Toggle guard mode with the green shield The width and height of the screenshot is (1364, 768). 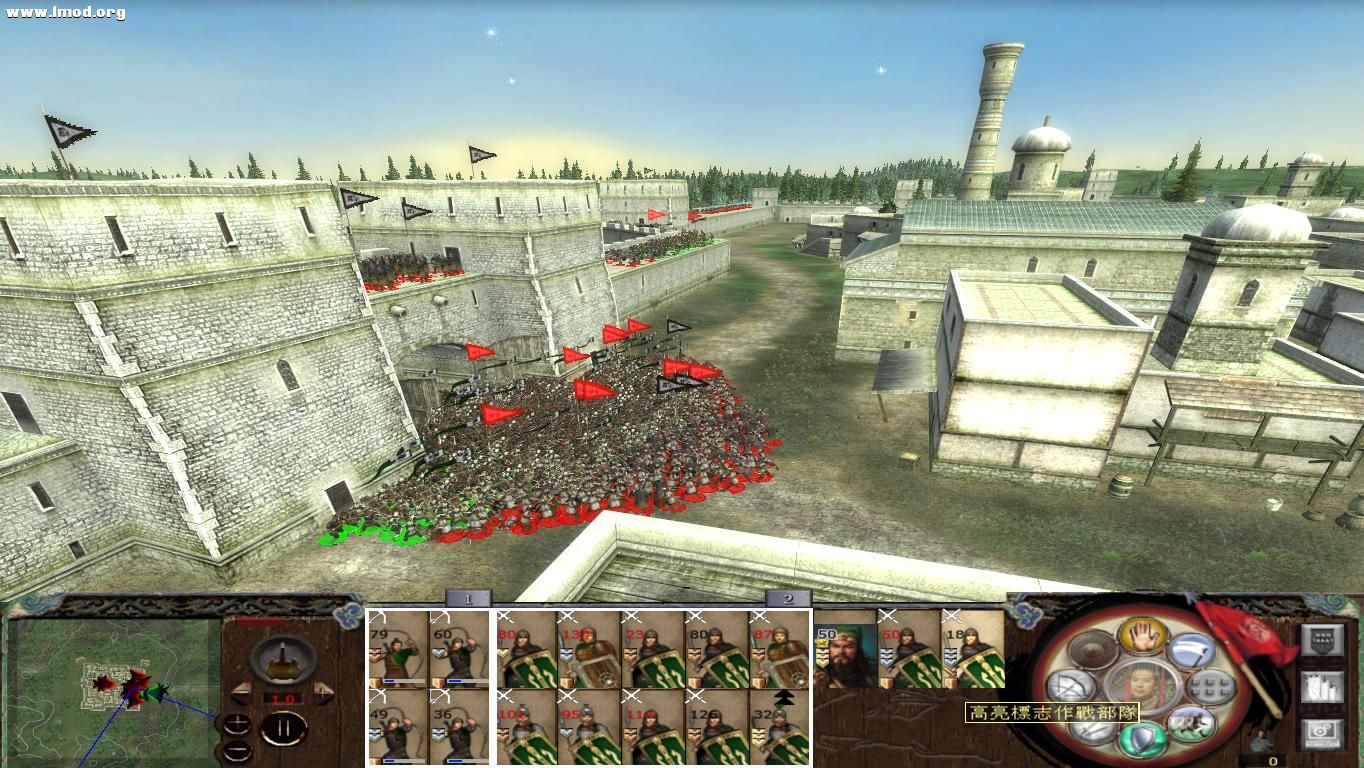(x=1142, y=738)
